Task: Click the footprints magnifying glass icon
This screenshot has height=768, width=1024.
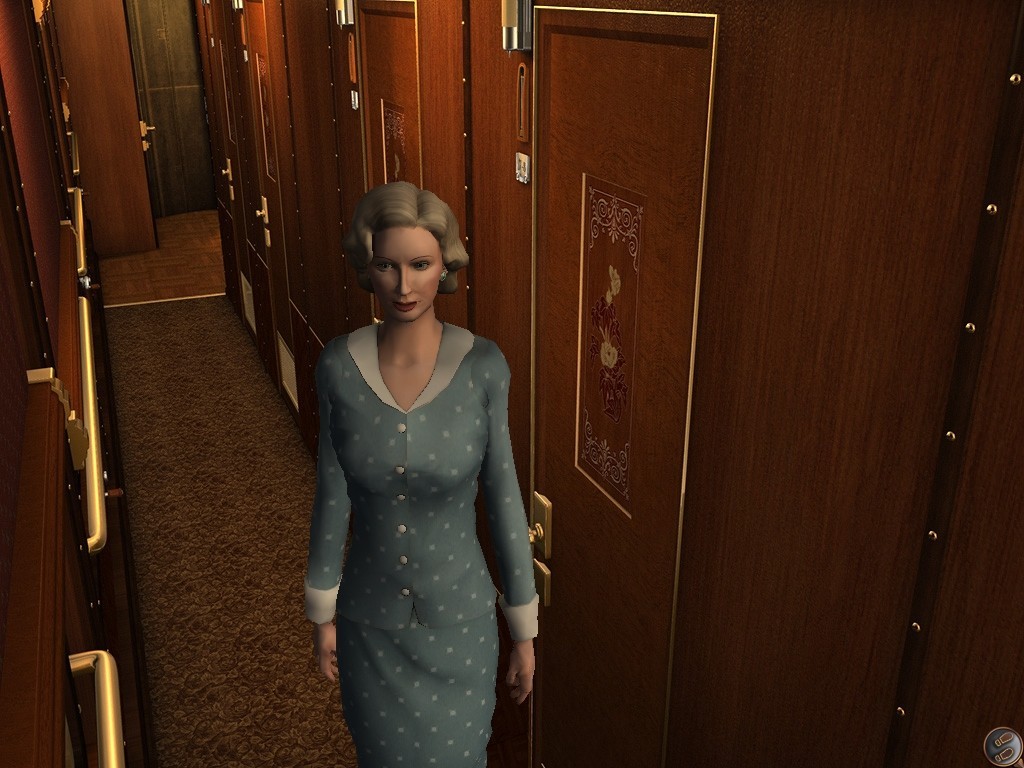Action: (x=1001, y=745)
